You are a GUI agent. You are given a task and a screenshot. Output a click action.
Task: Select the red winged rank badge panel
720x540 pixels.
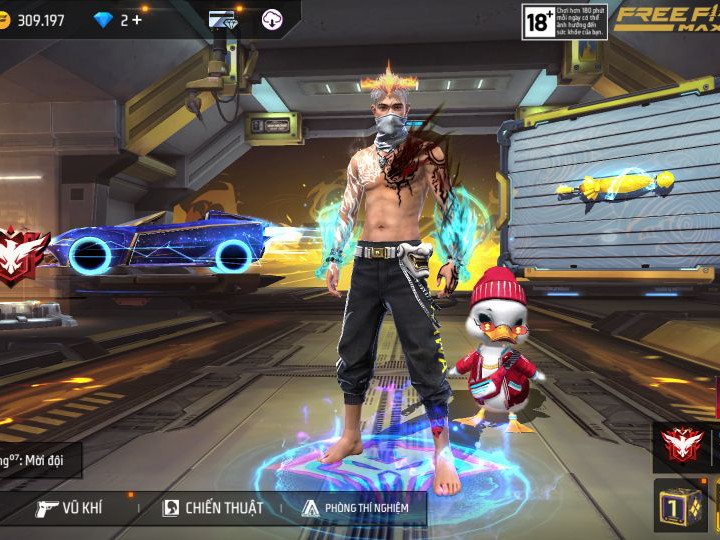686,446
